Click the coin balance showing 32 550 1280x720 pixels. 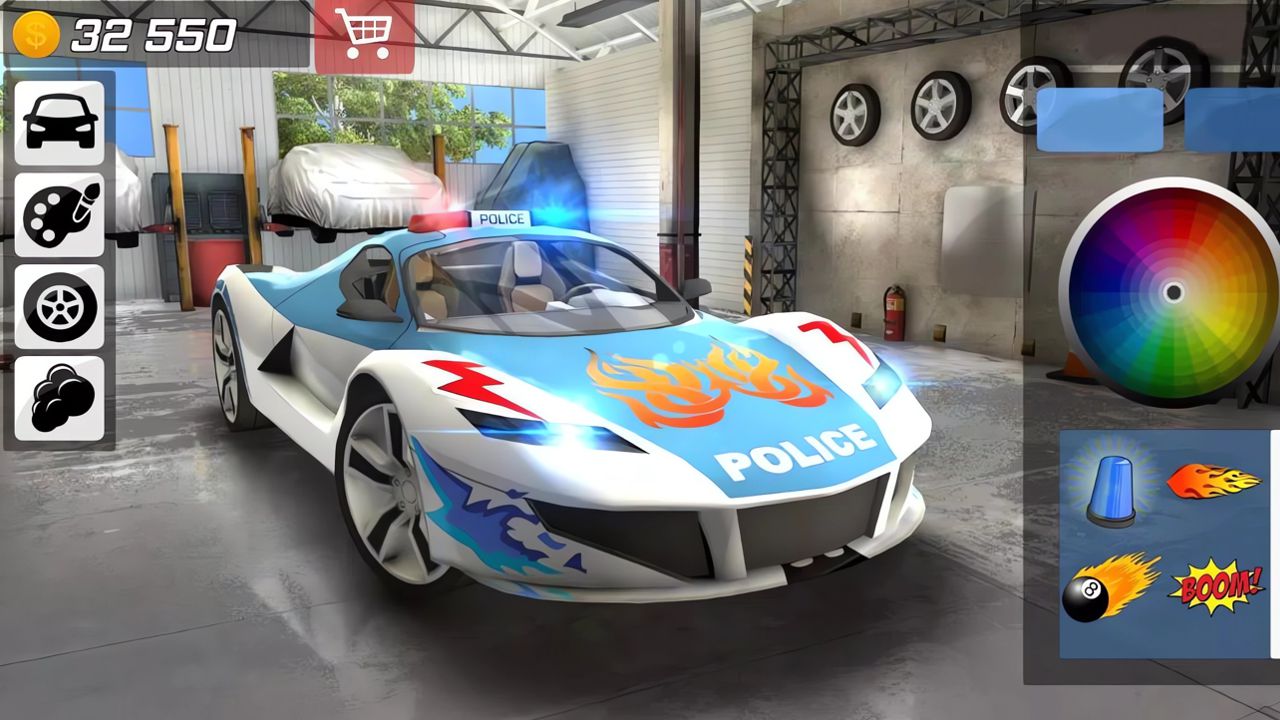[x=155, y=32]
